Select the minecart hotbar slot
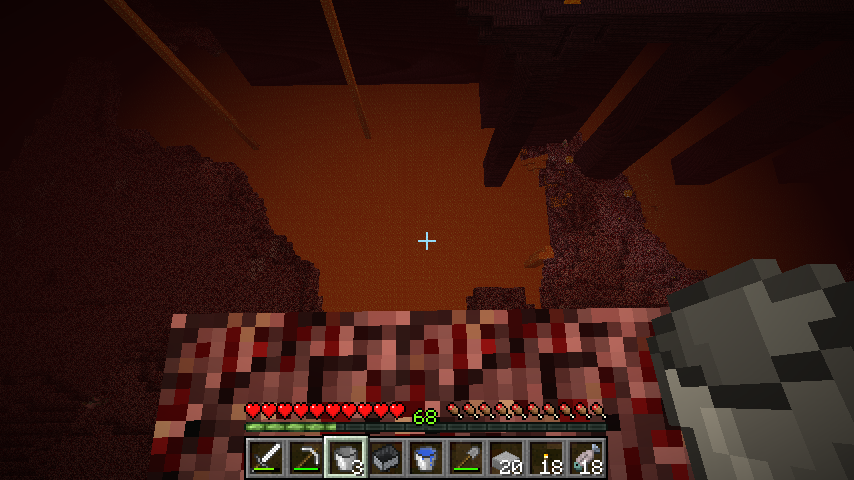 click(386, 458)
